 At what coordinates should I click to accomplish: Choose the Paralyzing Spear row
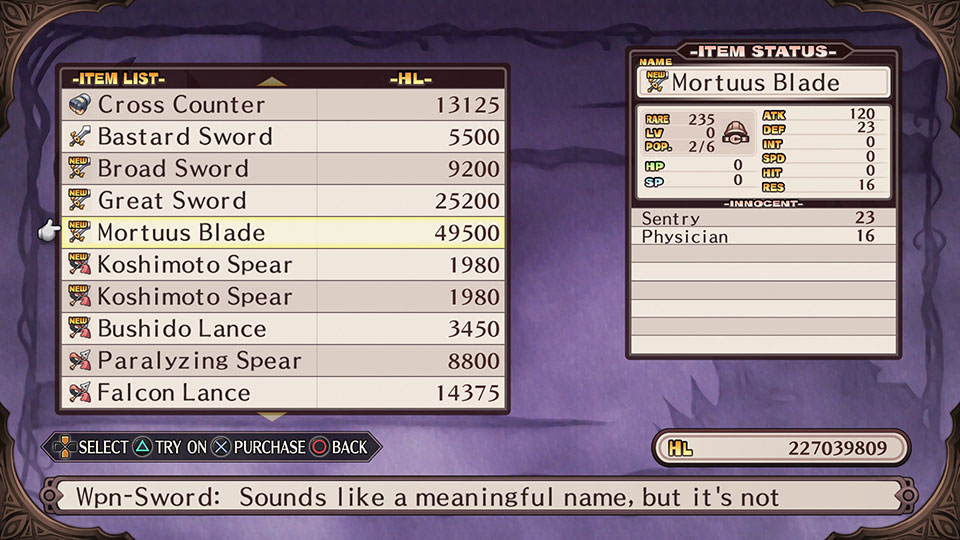click(284, 361)
